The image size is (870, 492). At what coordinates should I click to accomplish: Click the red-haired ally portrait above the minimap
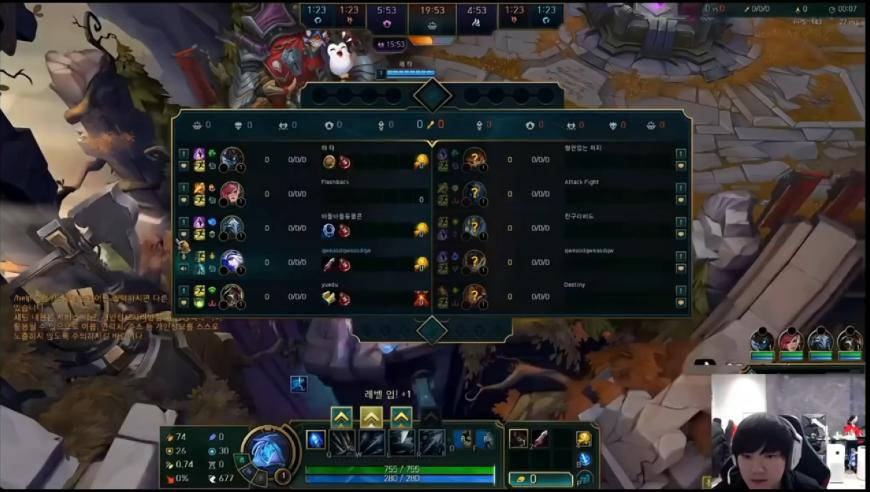point(791,340)
